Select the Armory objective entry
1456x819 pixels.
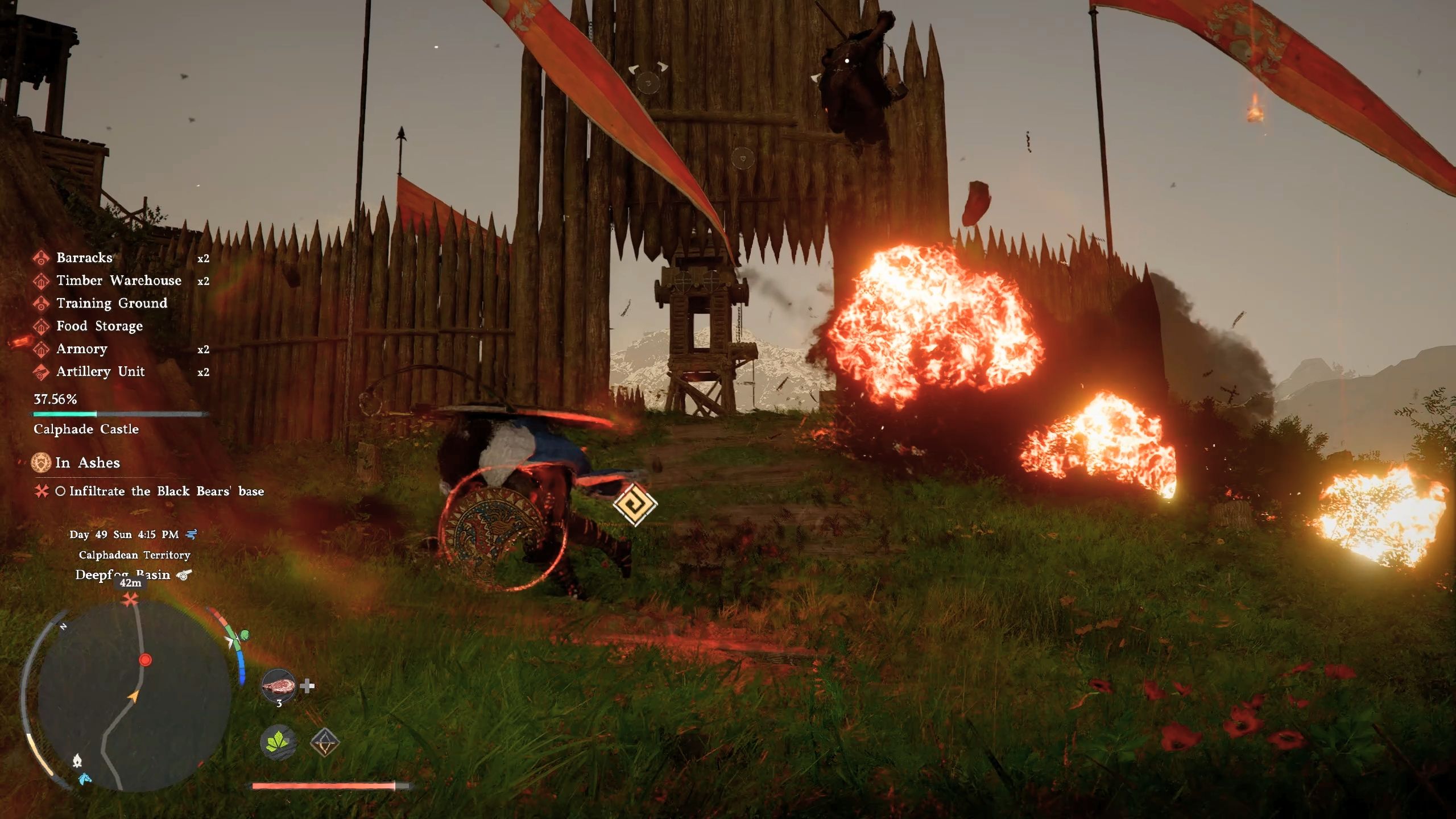click(81, 349)
